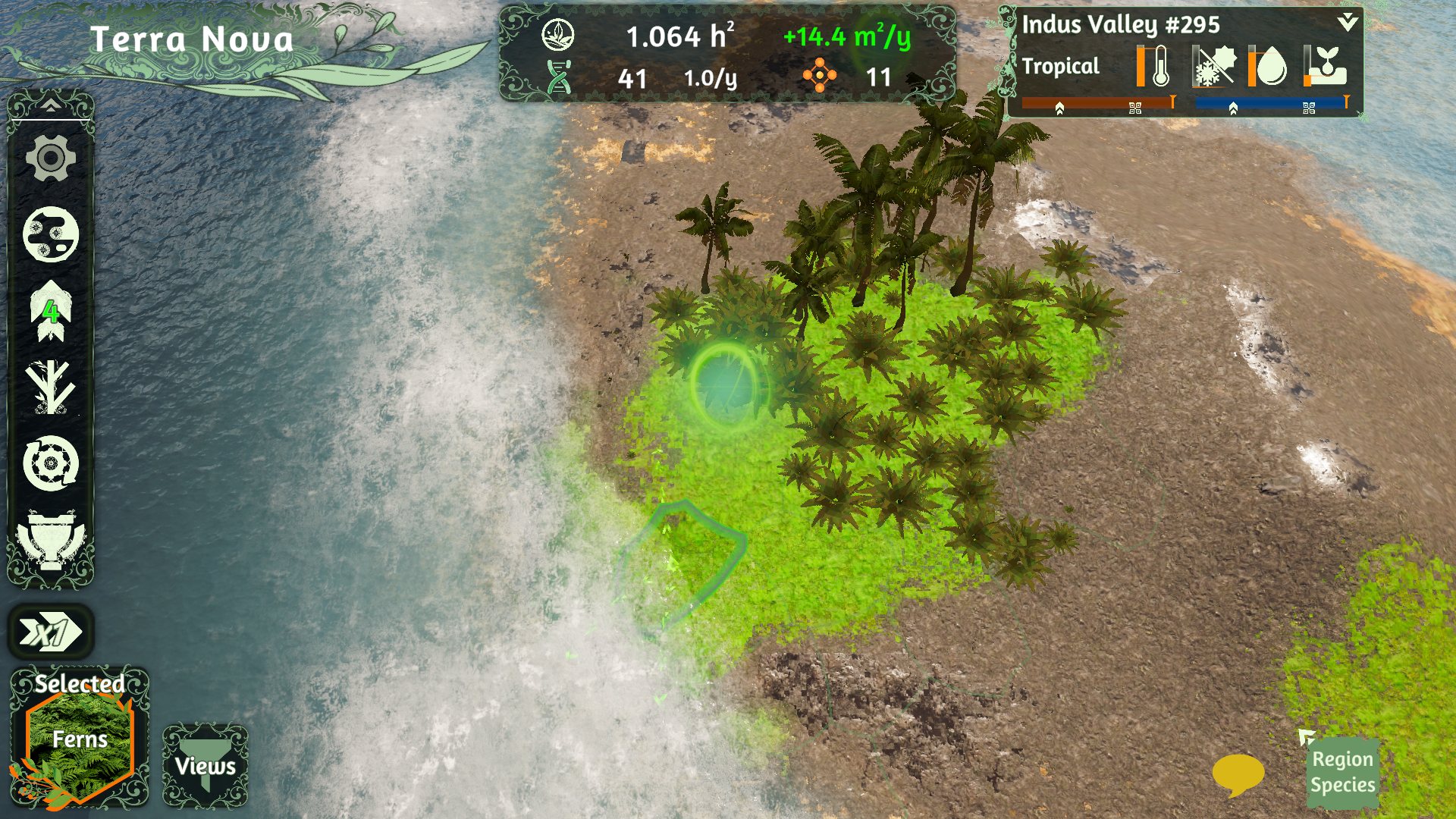Open the gear settings icon
The width and height of the screenshot is (1456, 819).
(x=51, y=158)
